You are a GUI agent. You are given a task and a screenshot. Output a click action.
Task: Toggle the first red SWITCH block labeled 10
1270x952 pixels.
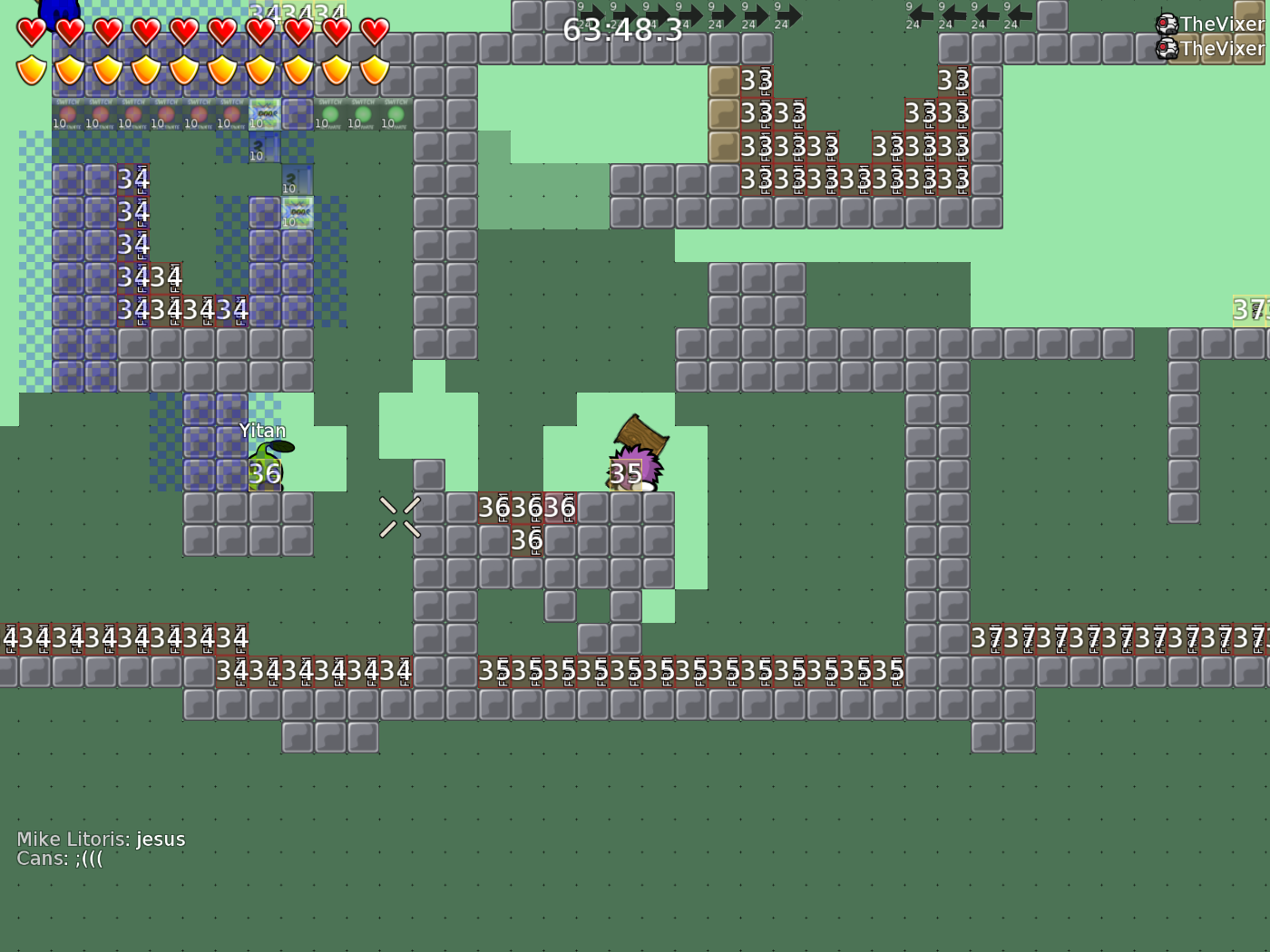point(68,114)
